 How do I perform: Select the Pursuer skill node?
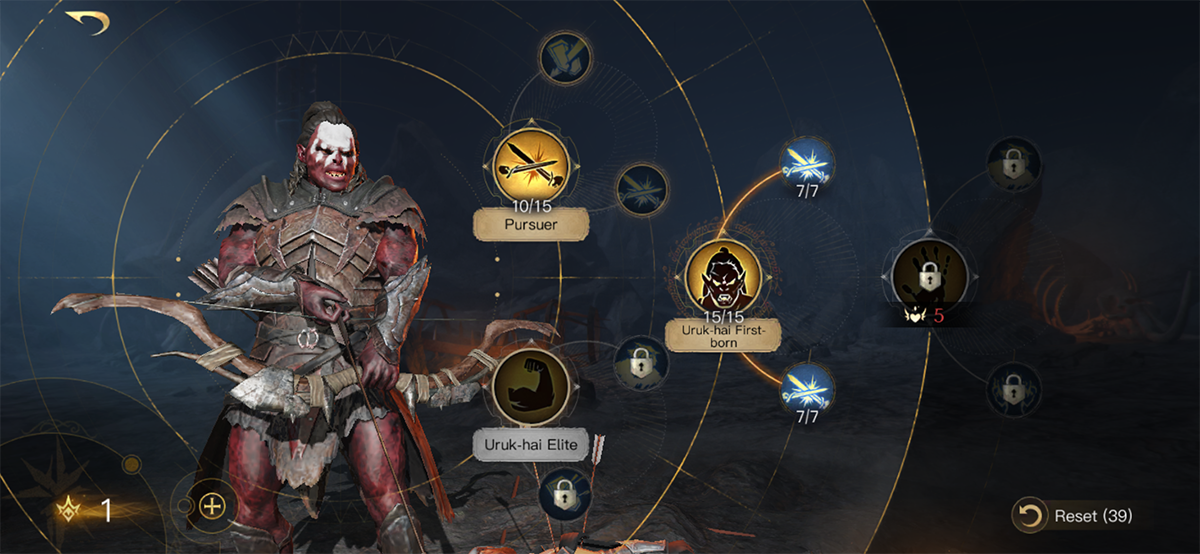[530, 167]
